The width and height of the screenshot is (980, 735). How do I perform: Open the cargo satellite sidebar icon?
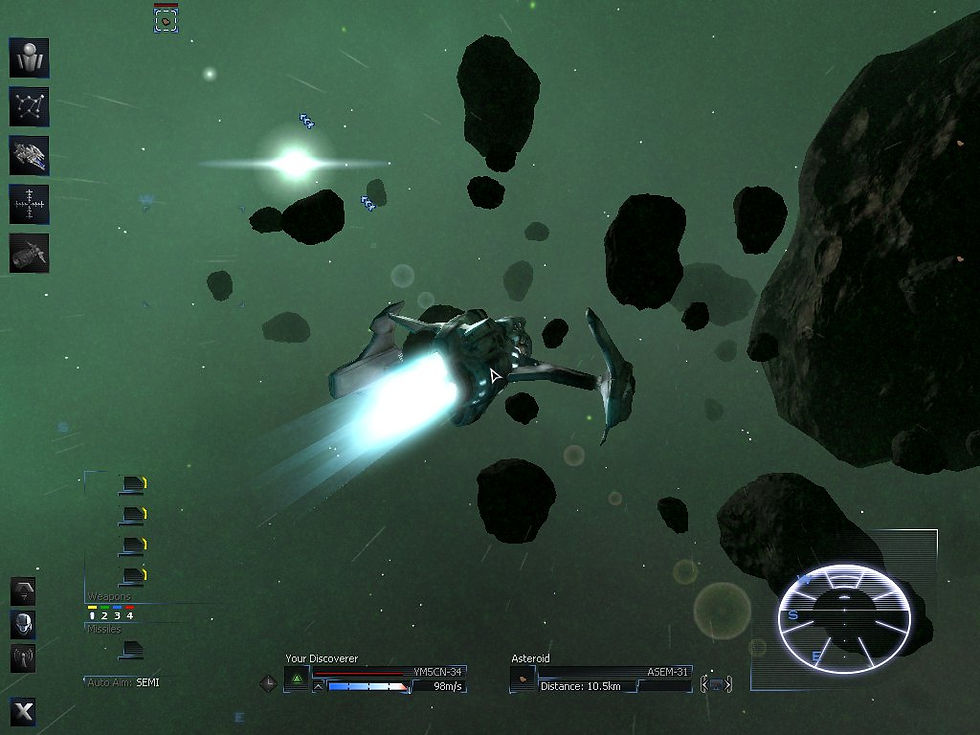pos(29,253)
